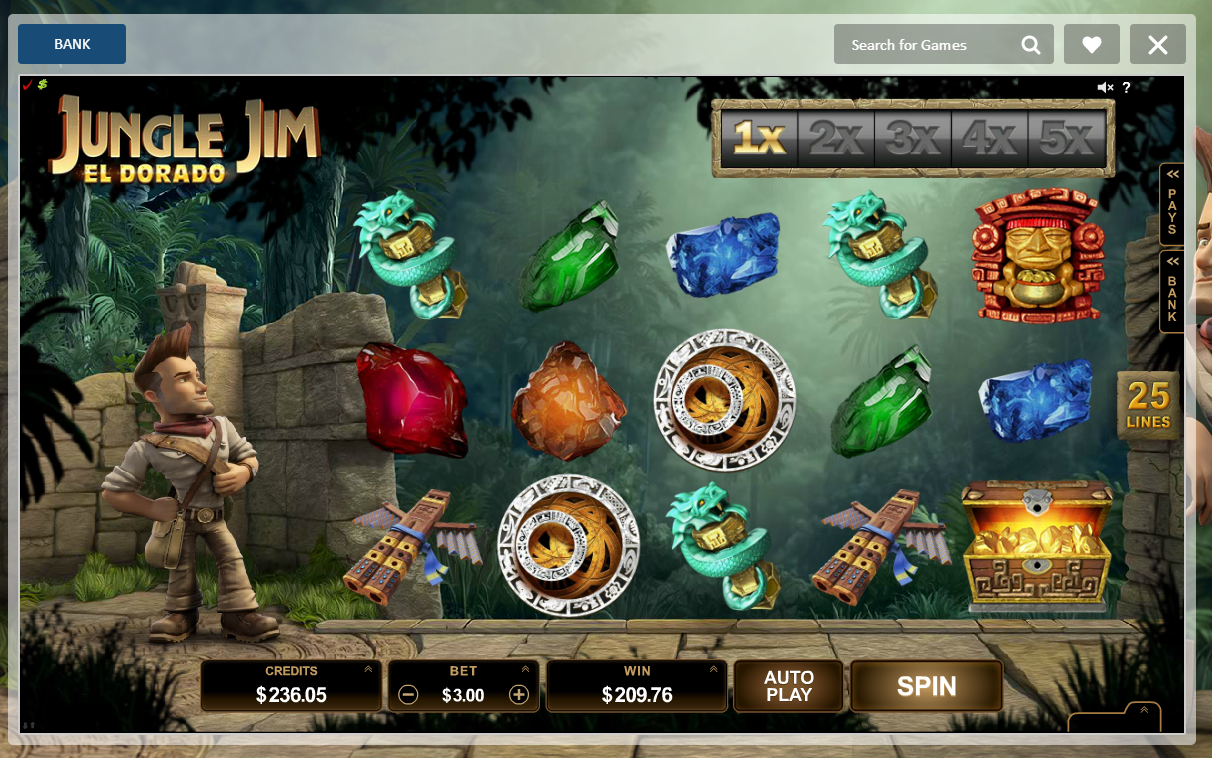
Task: Click the 25 Lines badge
Action: pyautogui.click(x=1149, y=406)
